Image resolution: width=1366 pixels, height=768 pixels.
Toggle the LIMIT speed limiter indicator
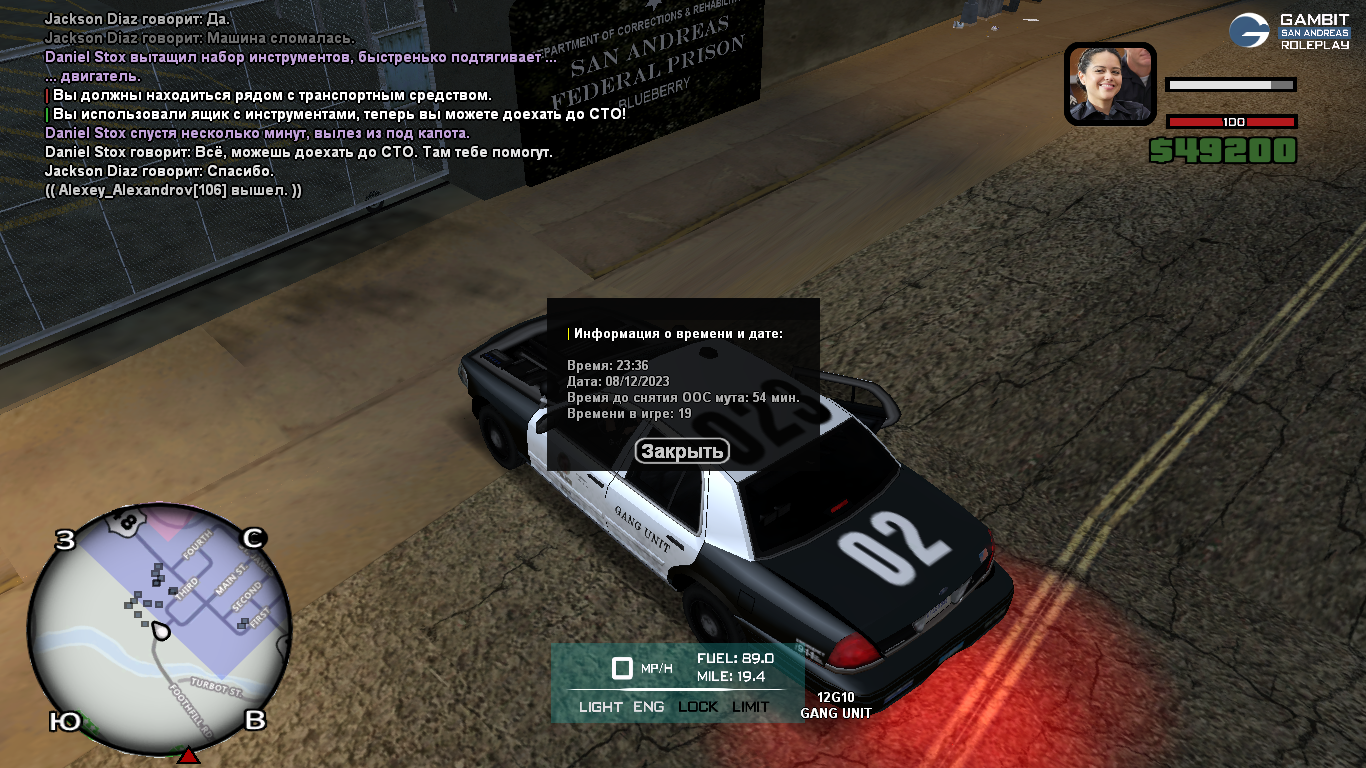click(751, 707)
